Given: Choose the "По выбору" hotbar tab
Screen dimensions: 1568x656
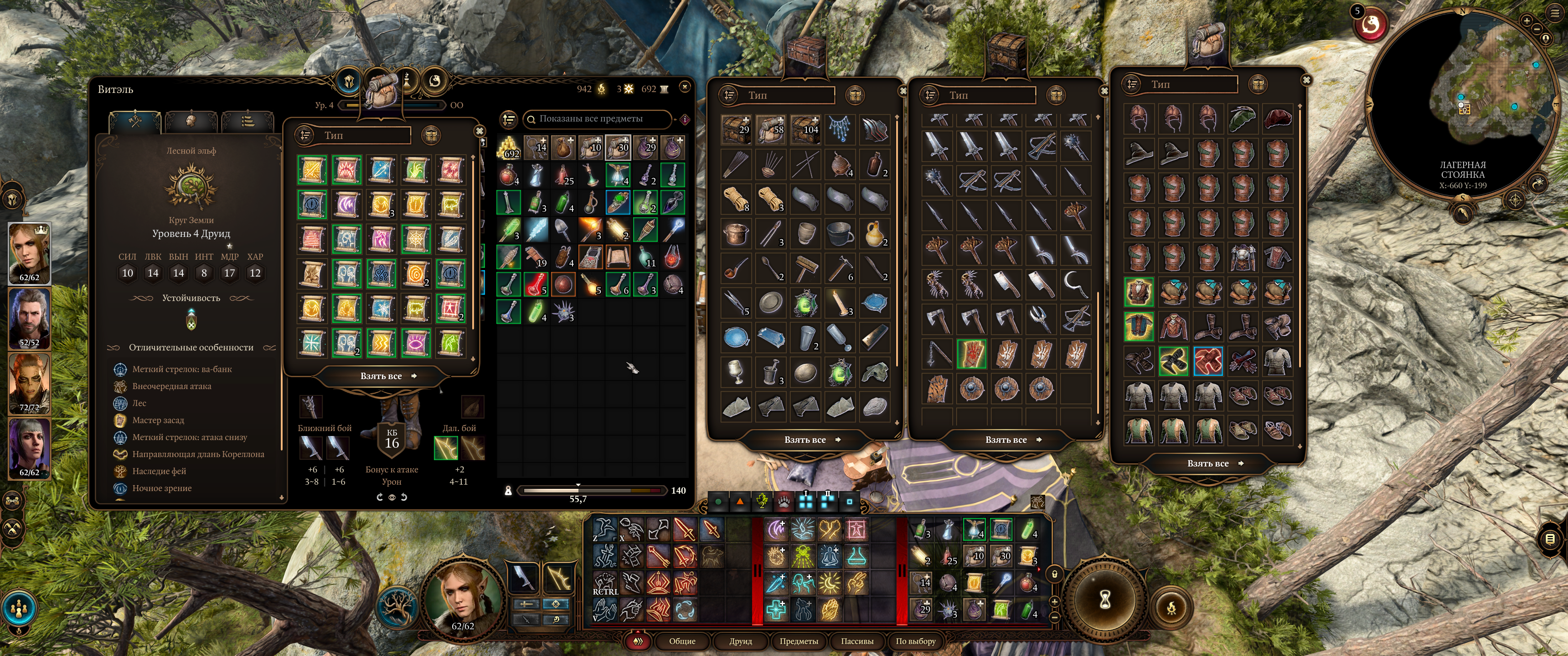Looking at the screenshot, I should click(915, 641).
